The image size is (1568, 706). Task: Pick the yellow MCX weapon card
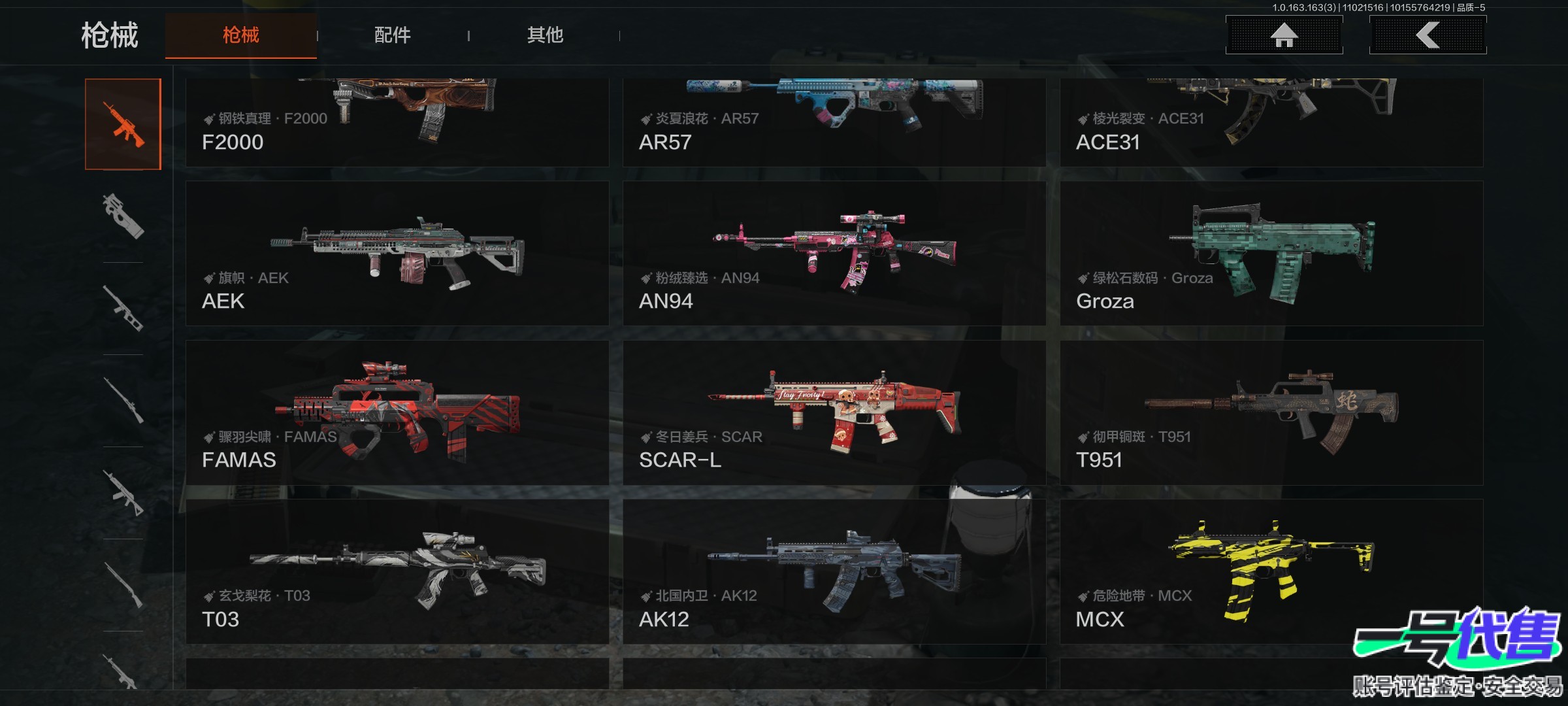(x=1271, y=571)
